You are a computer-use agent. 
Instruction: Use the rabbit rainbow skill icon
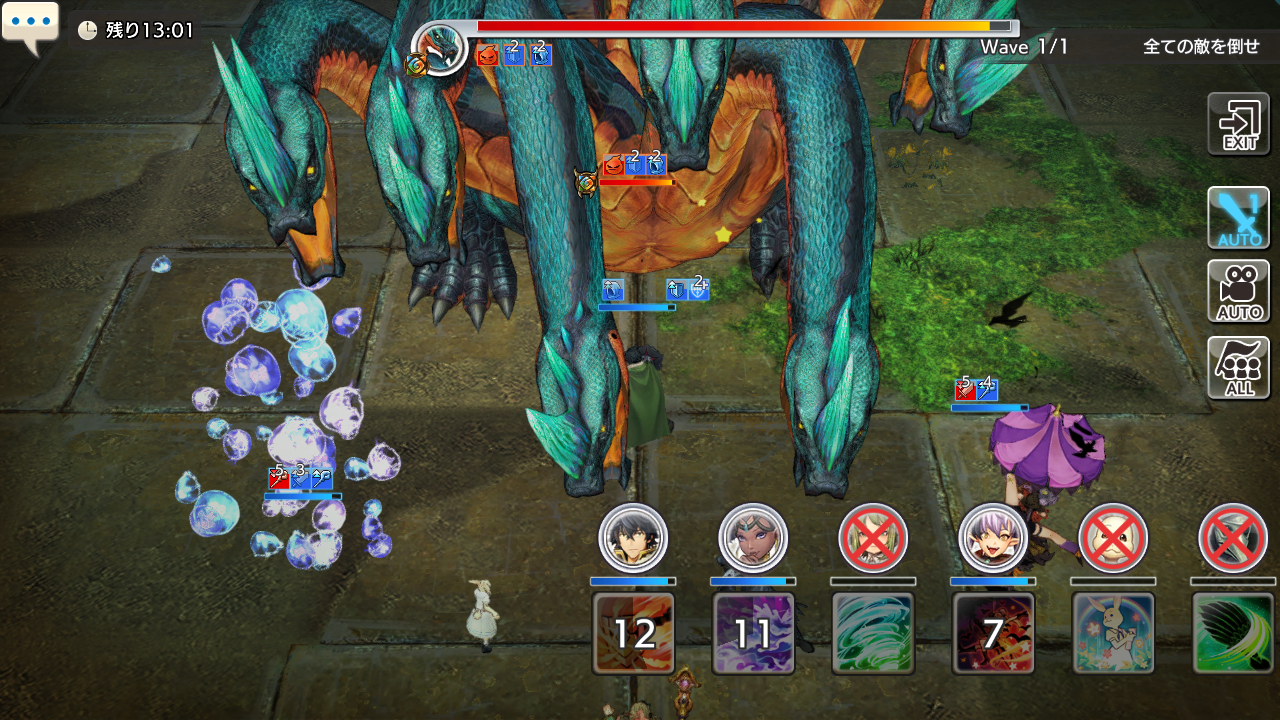tap(1113, 633)
